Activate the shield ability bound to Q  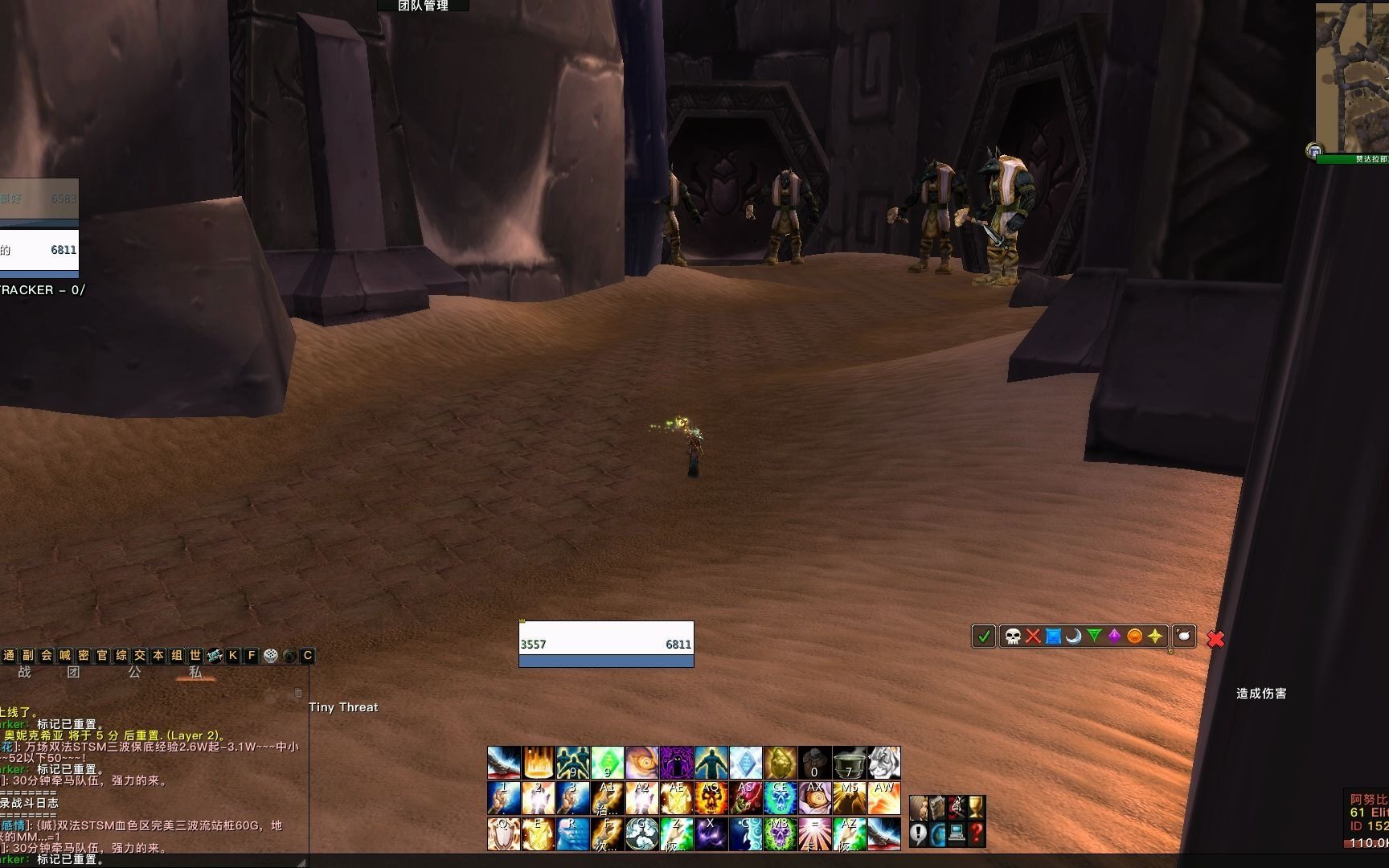[x=503, y=833]
